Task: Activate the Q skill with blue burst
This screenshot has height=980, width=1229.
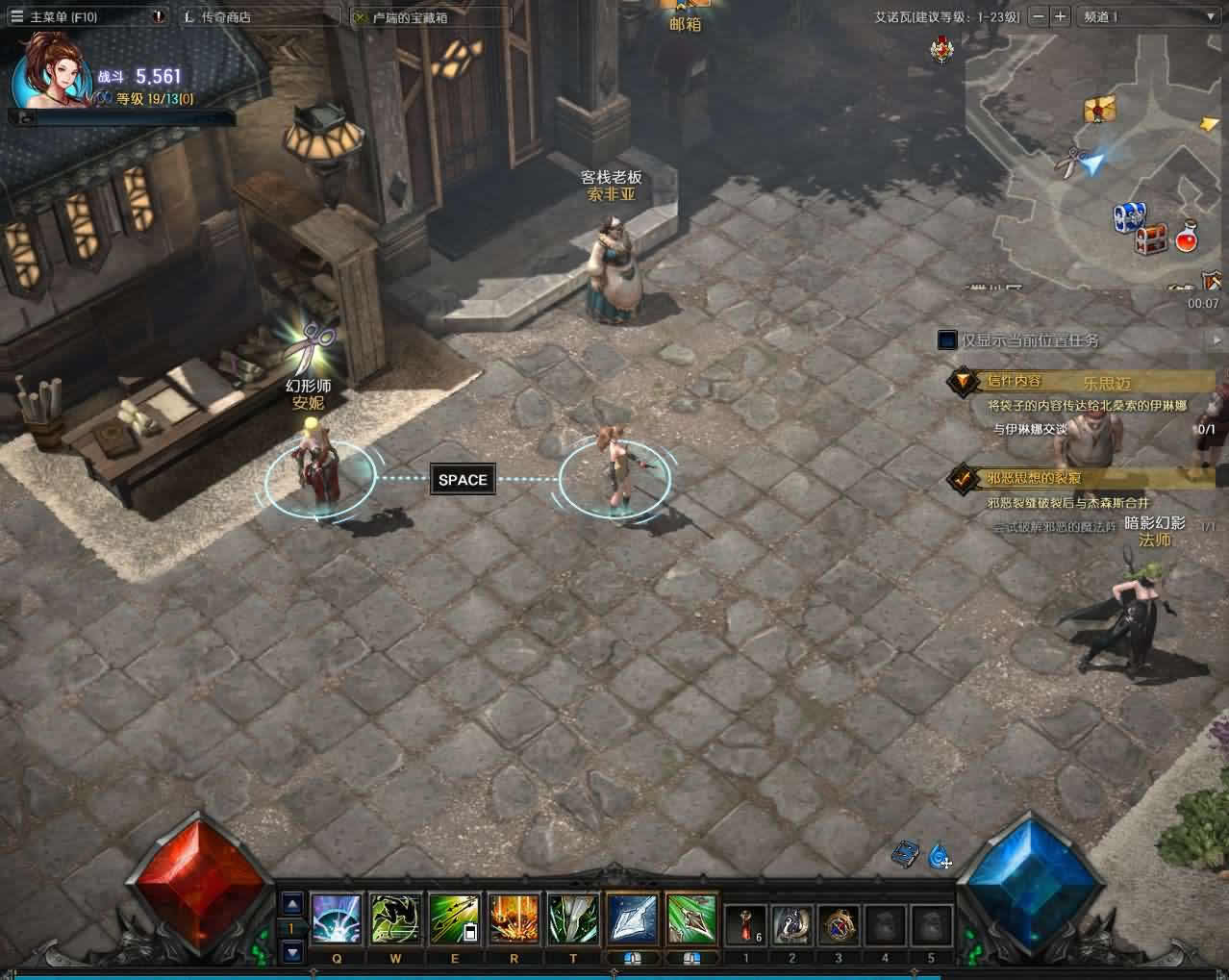Action: pyautogui.click(x=337, y=919)
